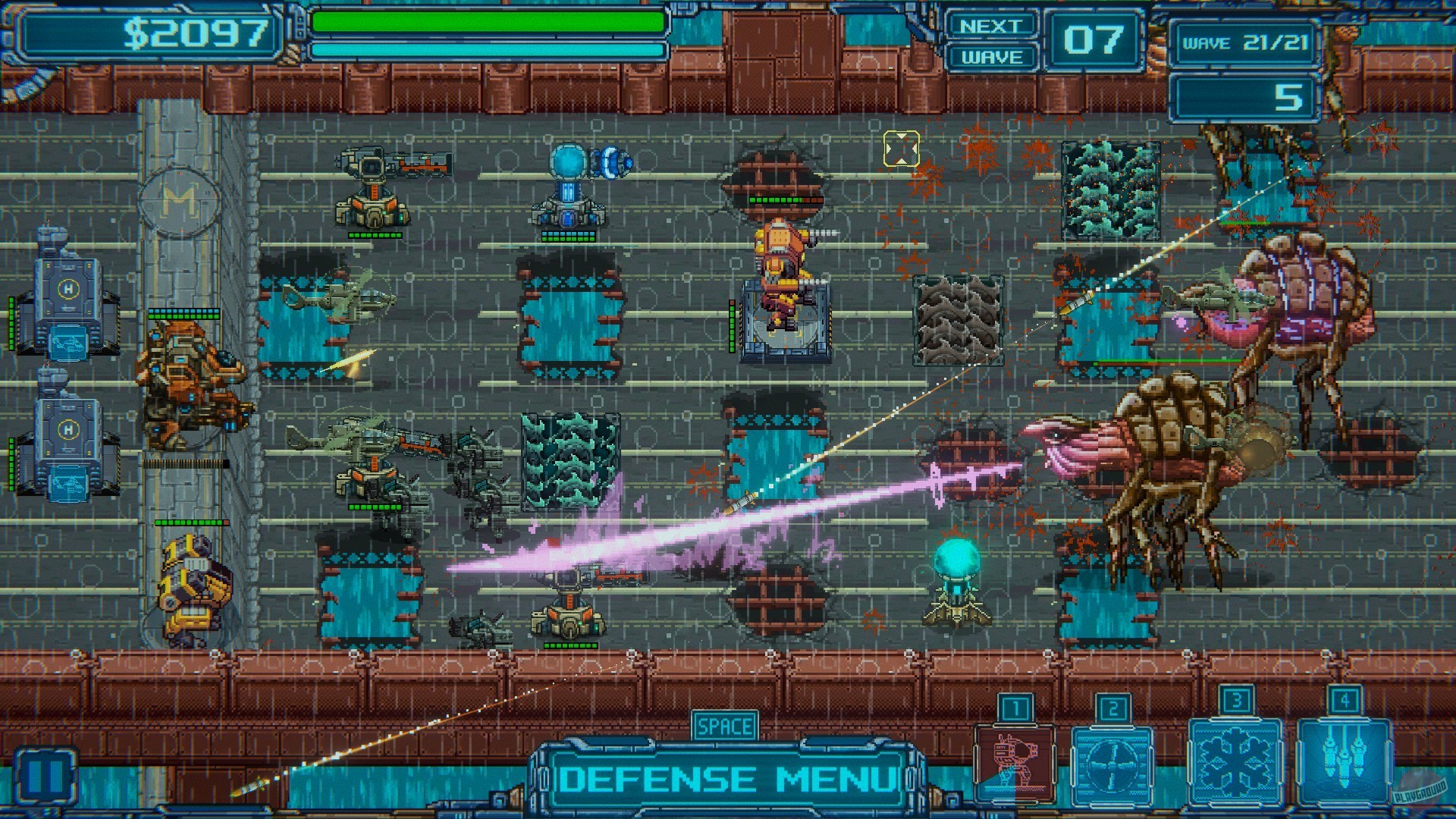Click the yellow targeting cursor marker
Viewport: 1456px width, 819px height.
[x=901, y=149]
